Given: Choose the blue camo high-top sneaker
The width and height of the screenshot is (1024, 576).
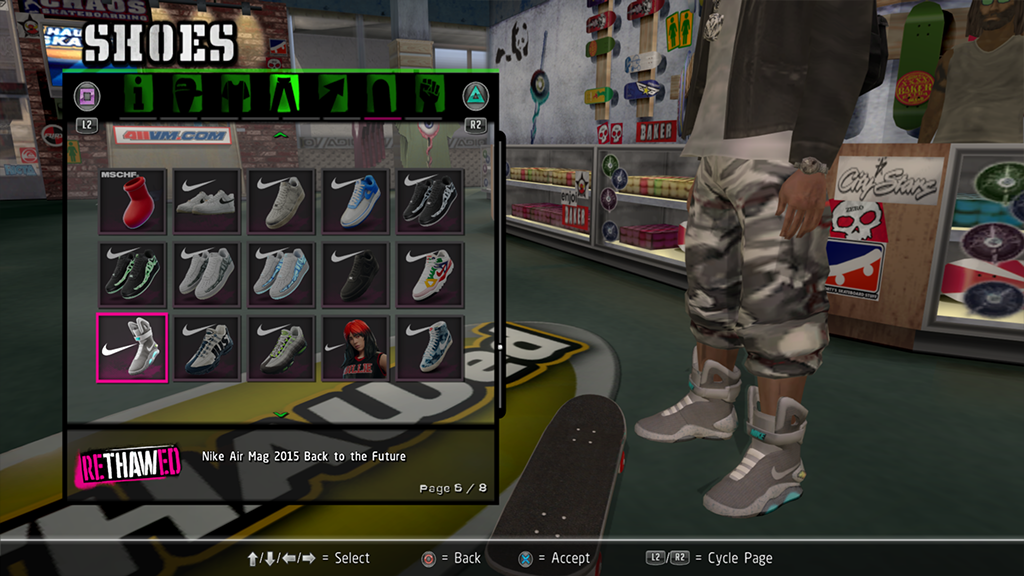Looking at the screenshot, I should tap(430, 347).
